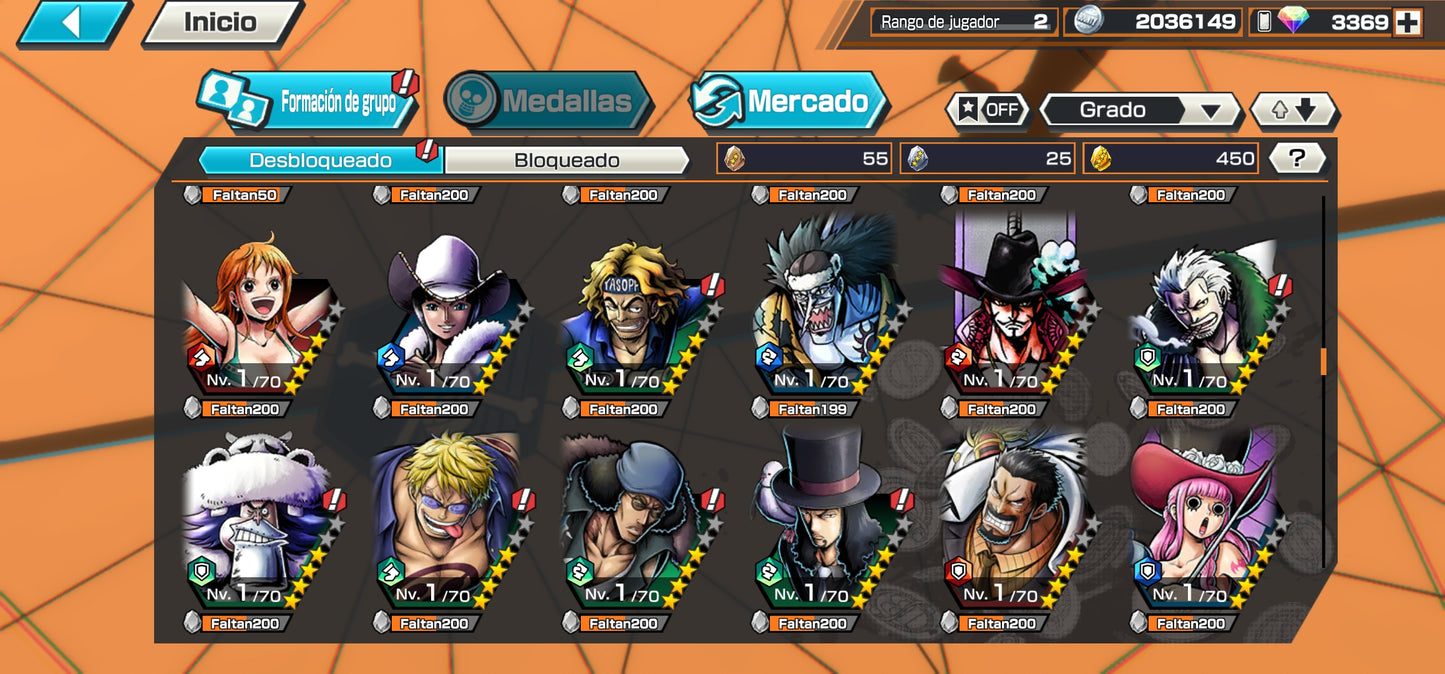The image size is (1445, 674).
Task: Return to the Inicio home screen
Action: 220,22
